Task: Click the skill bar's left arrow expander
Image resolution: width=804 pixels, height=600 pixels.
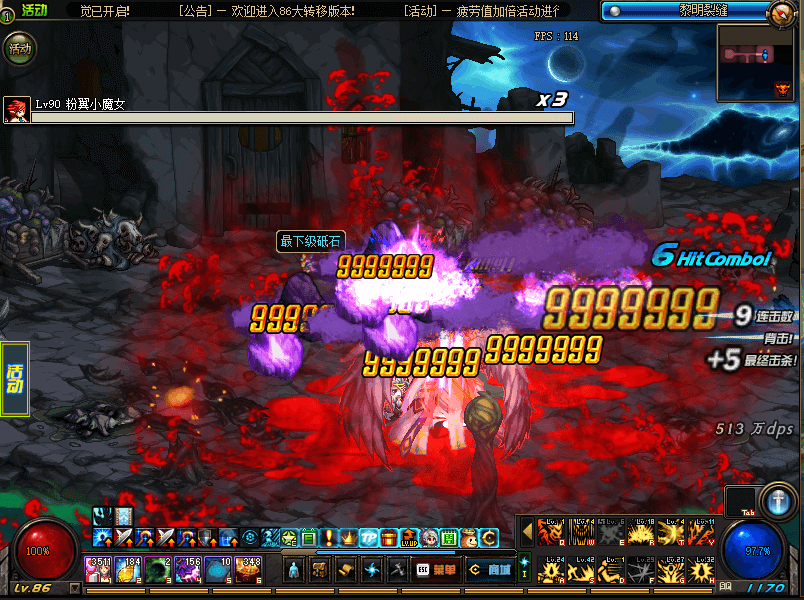Action: pyautogui.click(x=525, y=531)
